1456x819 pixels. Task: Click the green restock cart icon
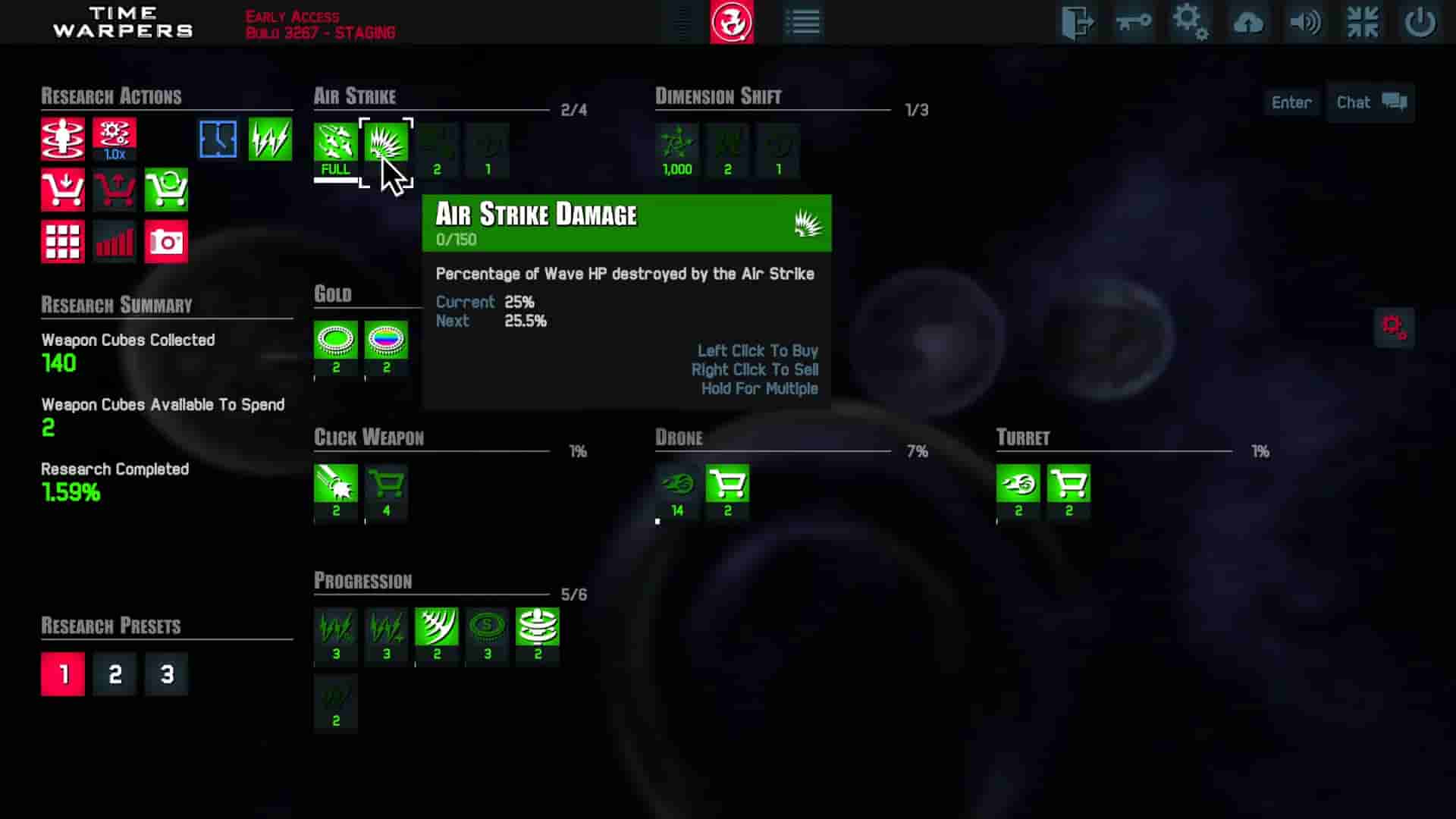click(166, 190)
